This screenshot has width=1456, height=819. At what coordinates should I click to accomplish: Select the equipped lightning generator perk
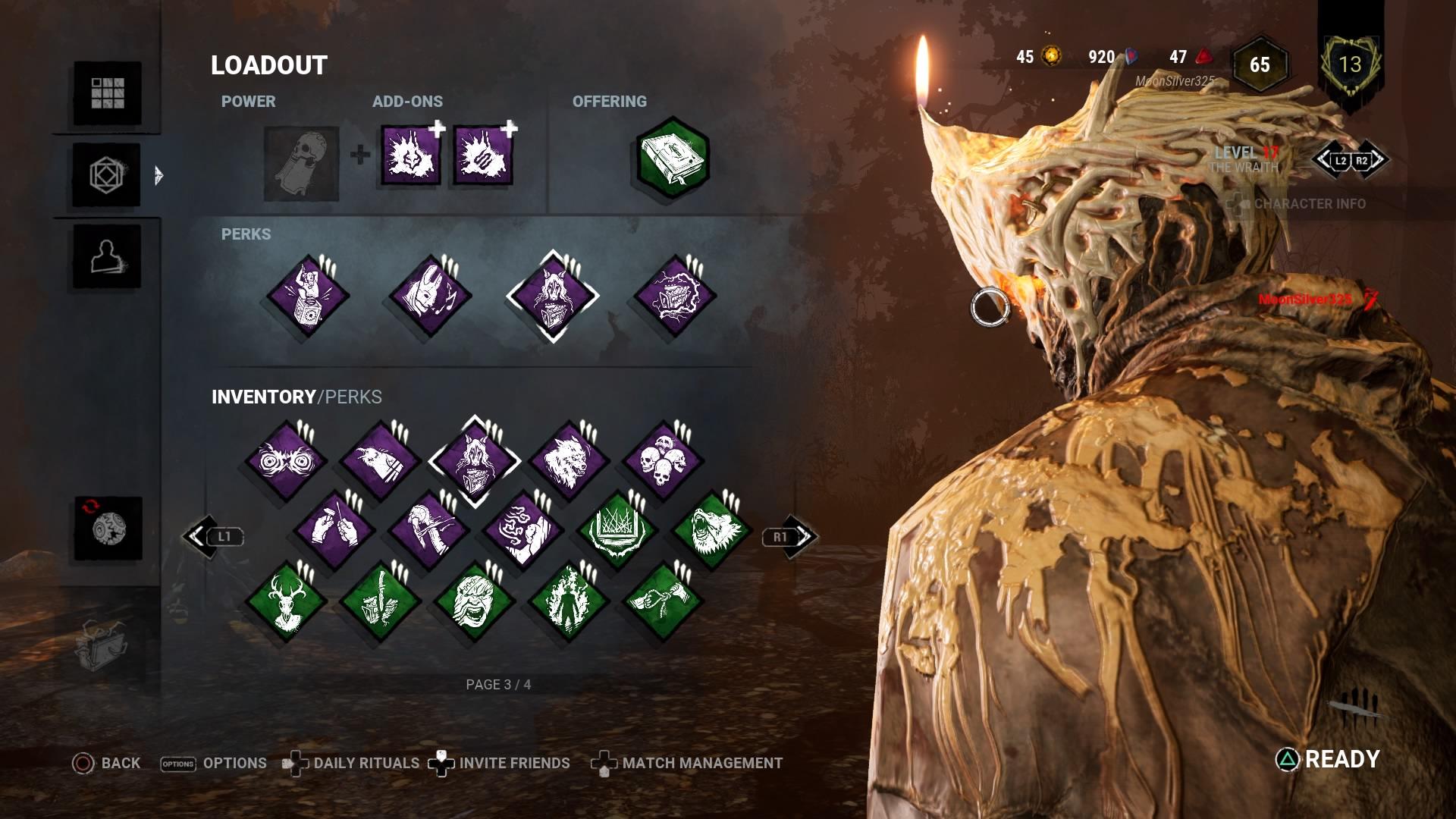(674, 297)
